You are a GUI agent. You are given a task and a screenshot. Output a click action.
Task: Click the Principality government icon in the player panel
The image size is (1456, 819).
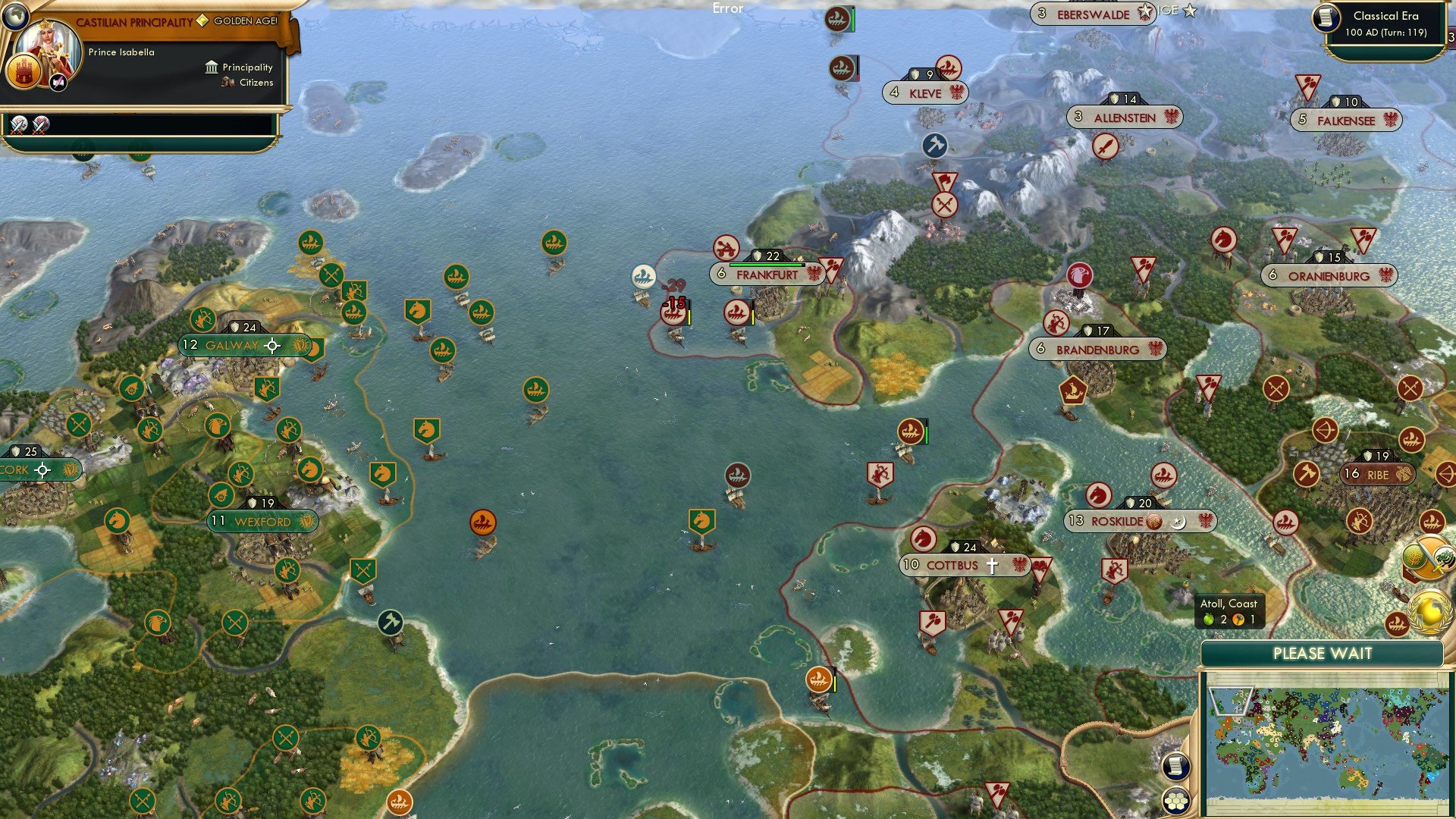pos(211,67)
